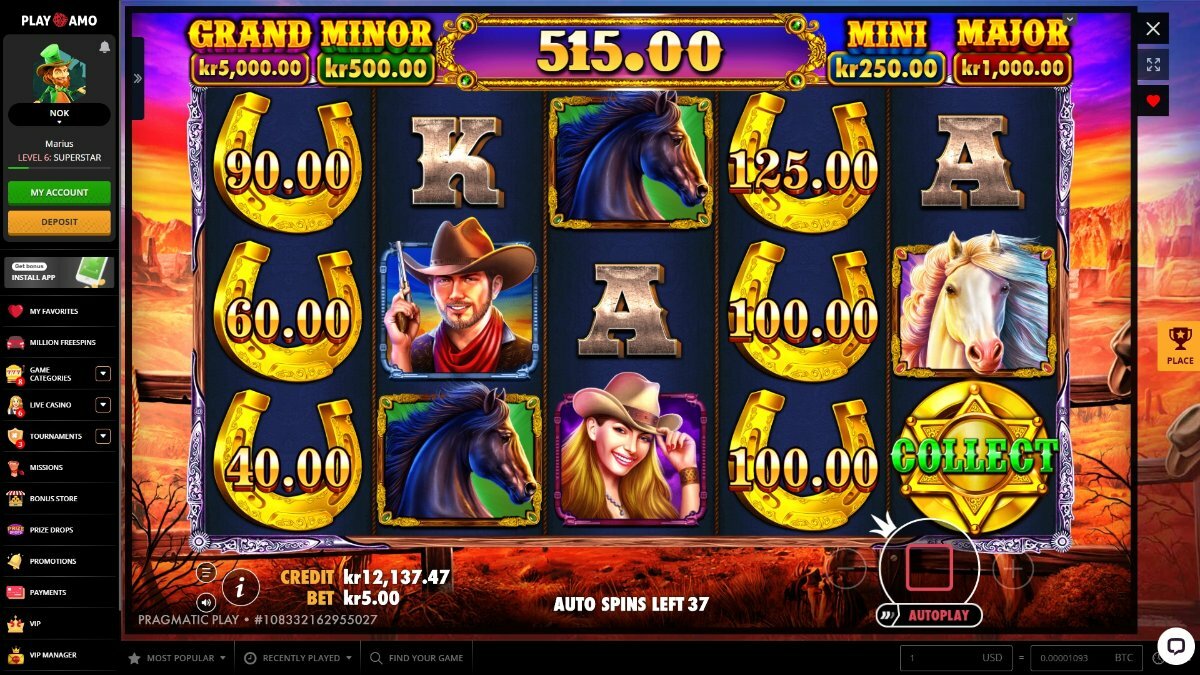Open the slot's hamburger menu icon
The width and height of the screenshot is (1200, 675).
[206, 573]
